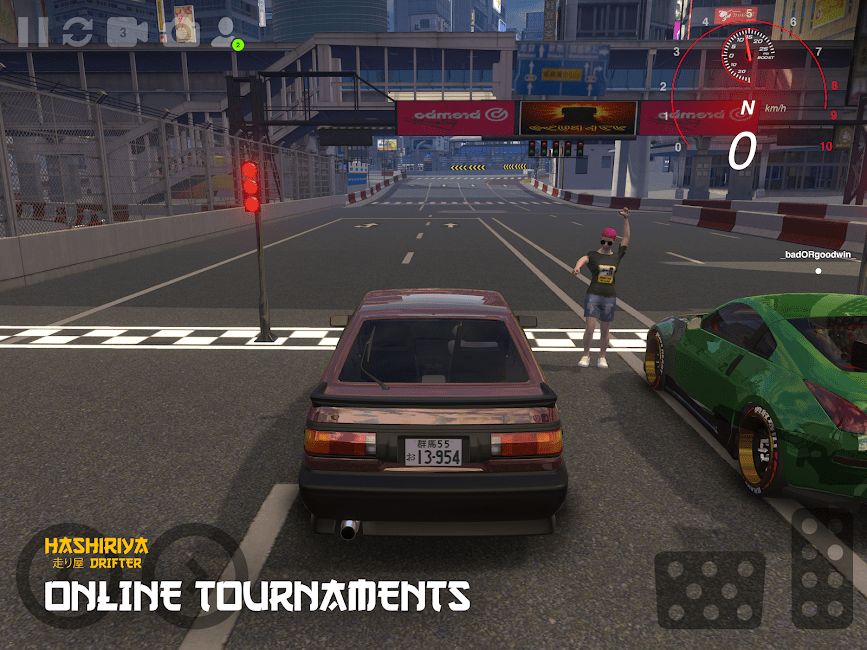Pause the race with the pause icon
Image resolution: width=867 pixels, height=650 pixels.
31,31
